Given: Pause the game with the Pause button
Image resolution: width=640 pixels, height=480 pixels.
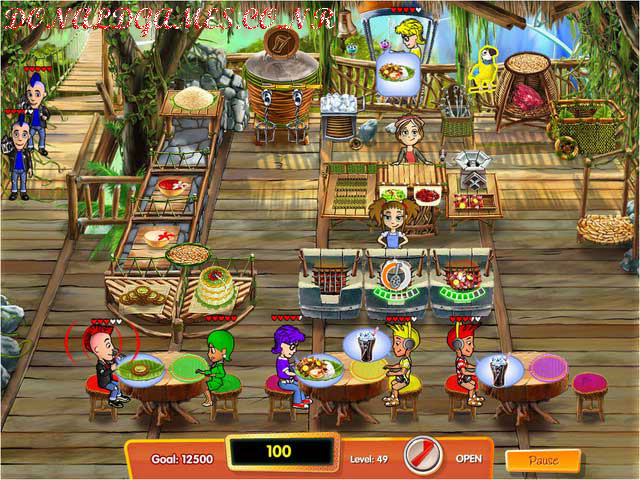Looking at the screenshot, I should point(542,460).
